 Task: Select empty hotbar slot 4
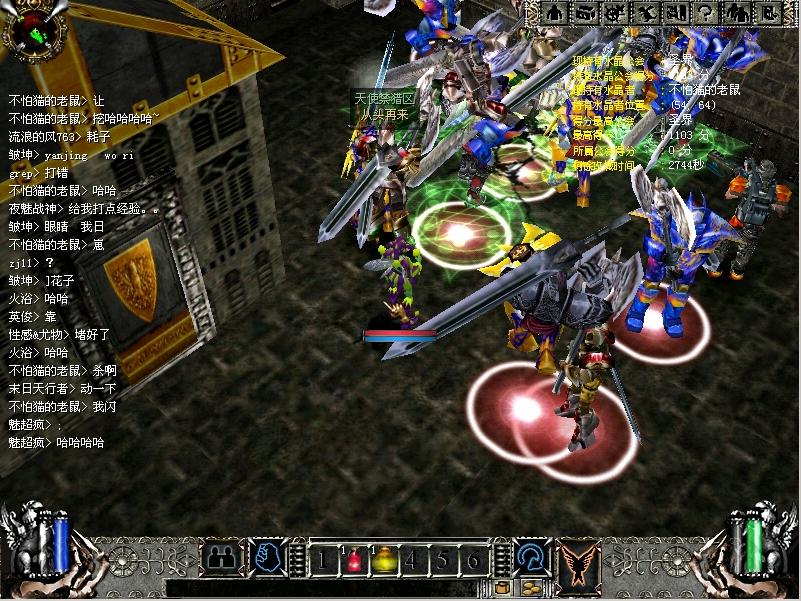point(412,561)
